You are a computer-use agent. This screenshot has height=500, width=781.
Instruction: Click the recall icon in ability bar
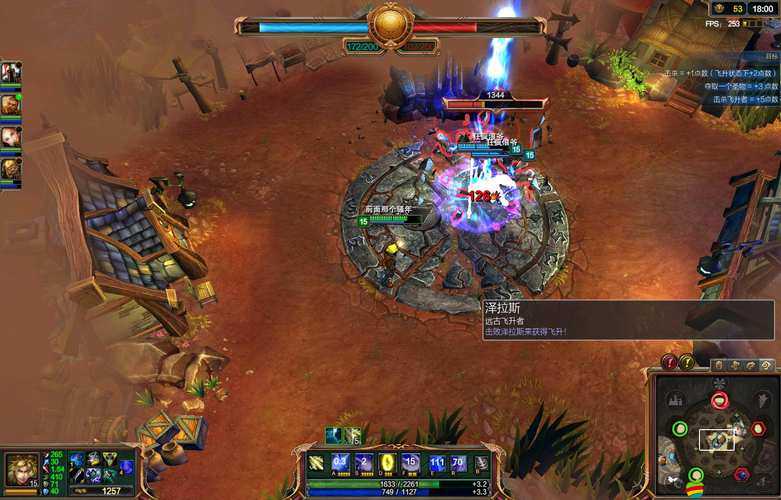pyautogui.click(x=481, y=463)
